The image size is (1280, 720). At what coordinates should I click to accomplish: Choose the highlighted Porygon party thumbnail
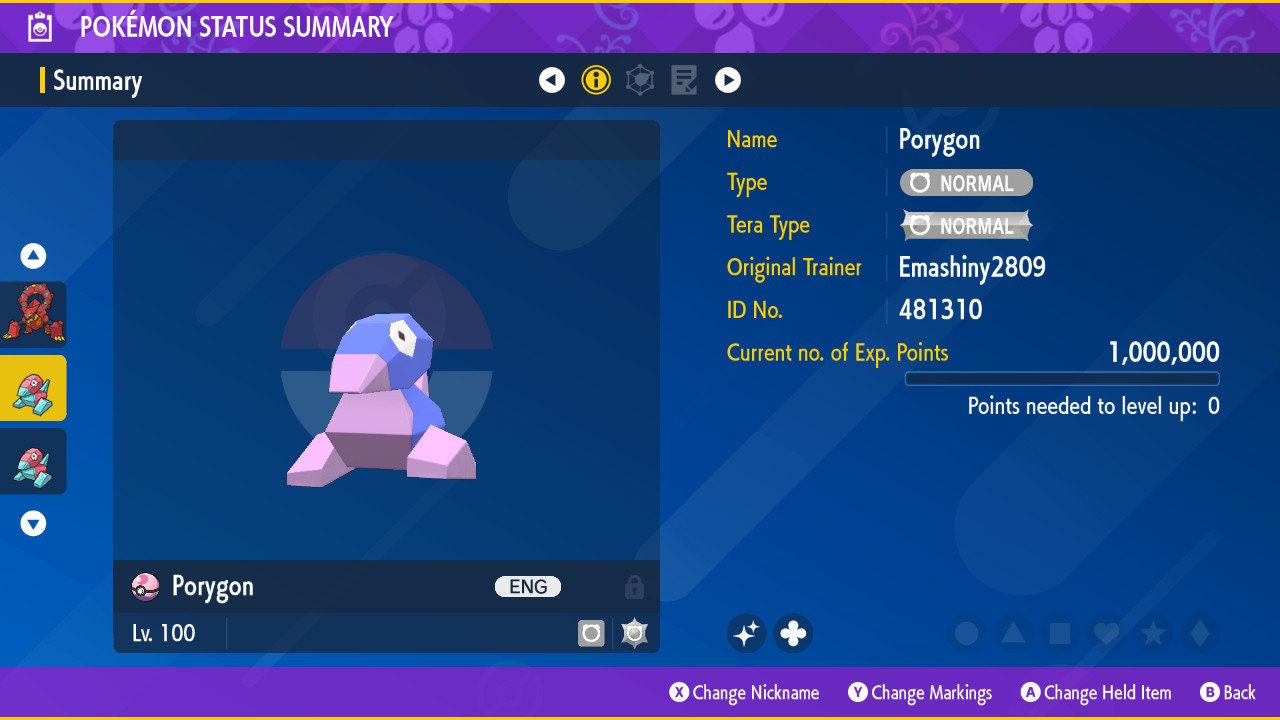pos(33,388)
